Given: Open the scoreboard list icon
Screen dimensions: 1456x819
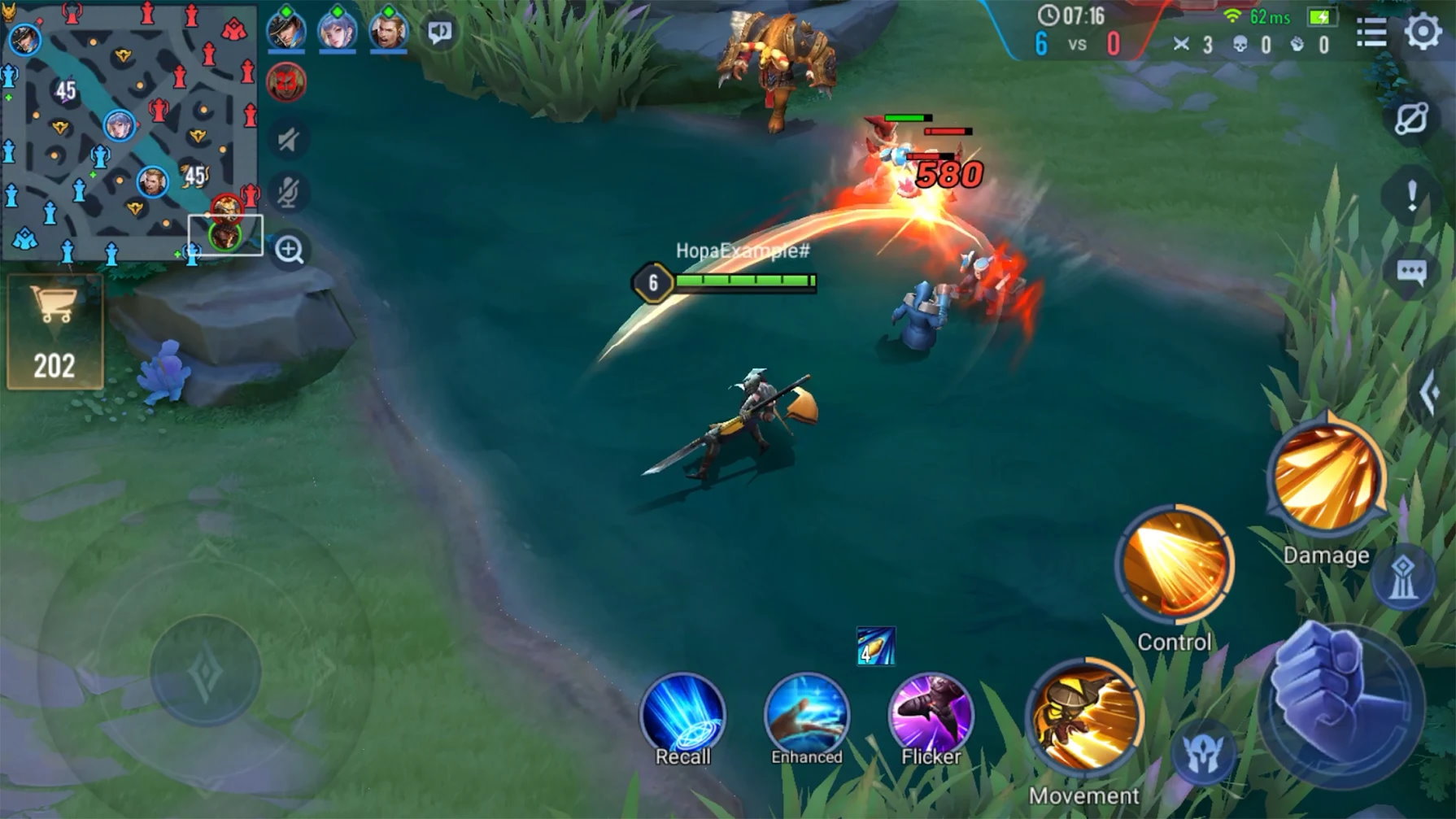Looking at the screenshot, I should [1371, 33].
